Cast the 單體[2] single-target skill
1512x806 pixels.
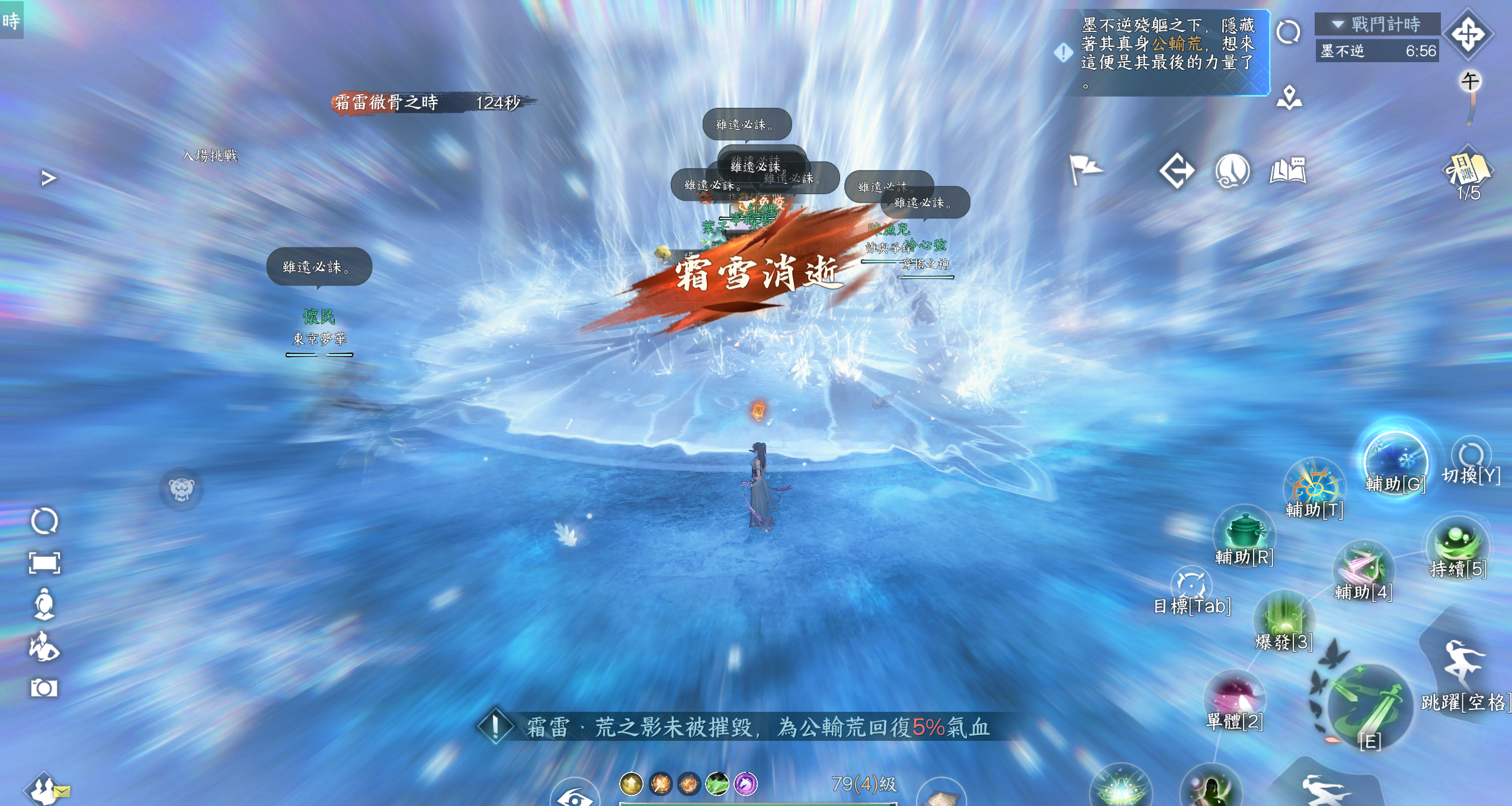click(1235, 697)
